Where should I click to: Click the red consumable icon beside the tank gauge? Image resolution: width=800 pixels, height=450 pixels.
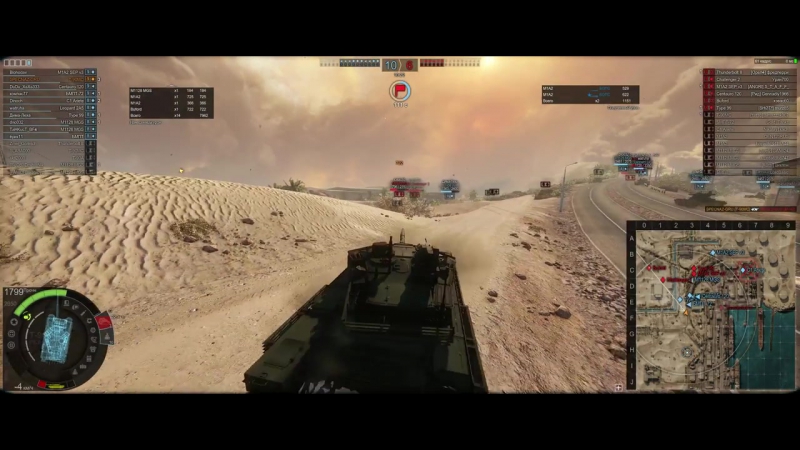point(102,322)
